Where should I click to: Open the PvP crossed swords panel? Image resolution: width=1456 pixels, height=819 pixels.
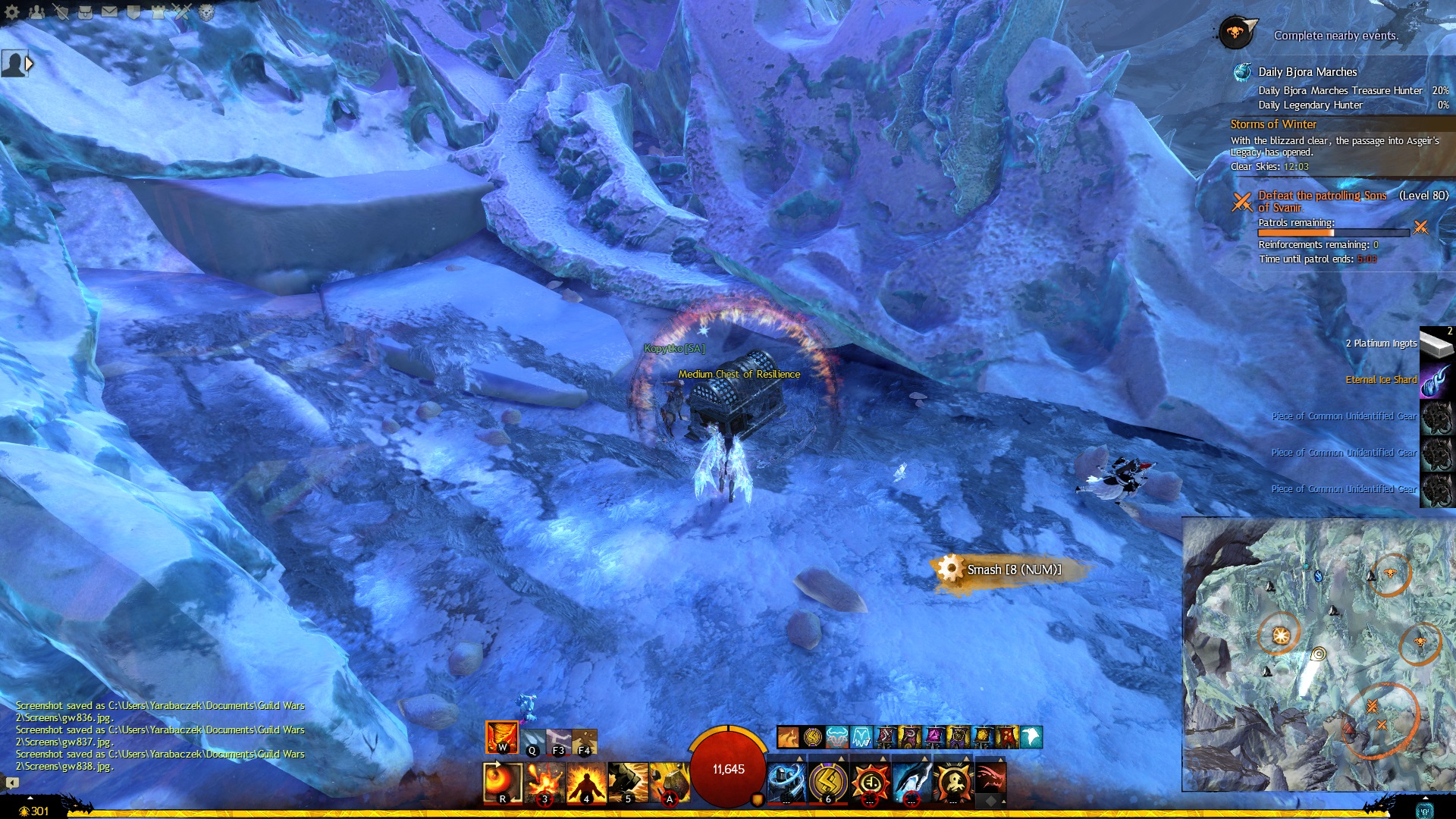(x=183, y=11)
